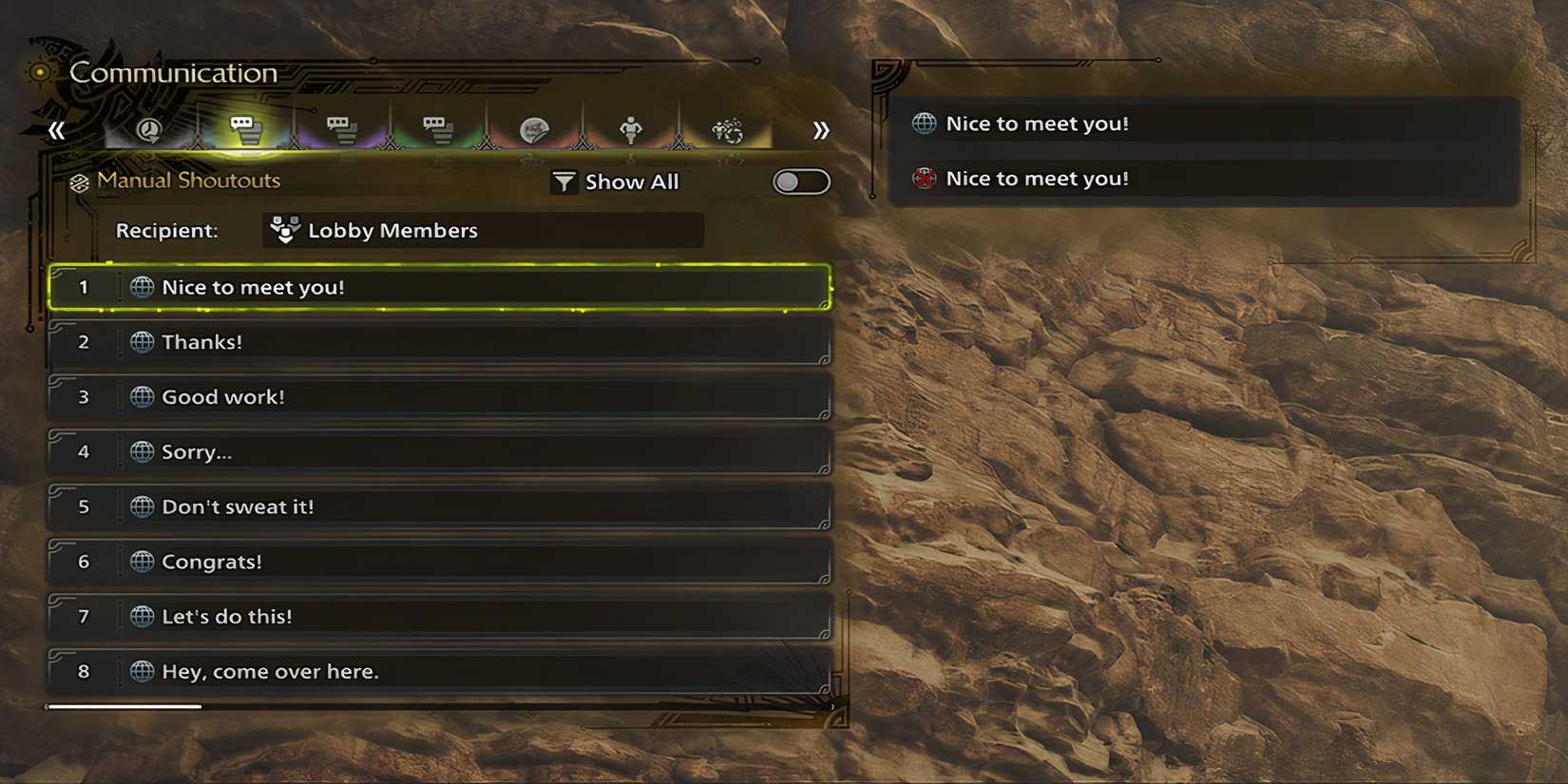Image resolution: width=1568 pixels, height=784 pixels.
Task: Select the highlighted Manual Shoutouts speech bubble icon
Action: (x=245, y=128)
